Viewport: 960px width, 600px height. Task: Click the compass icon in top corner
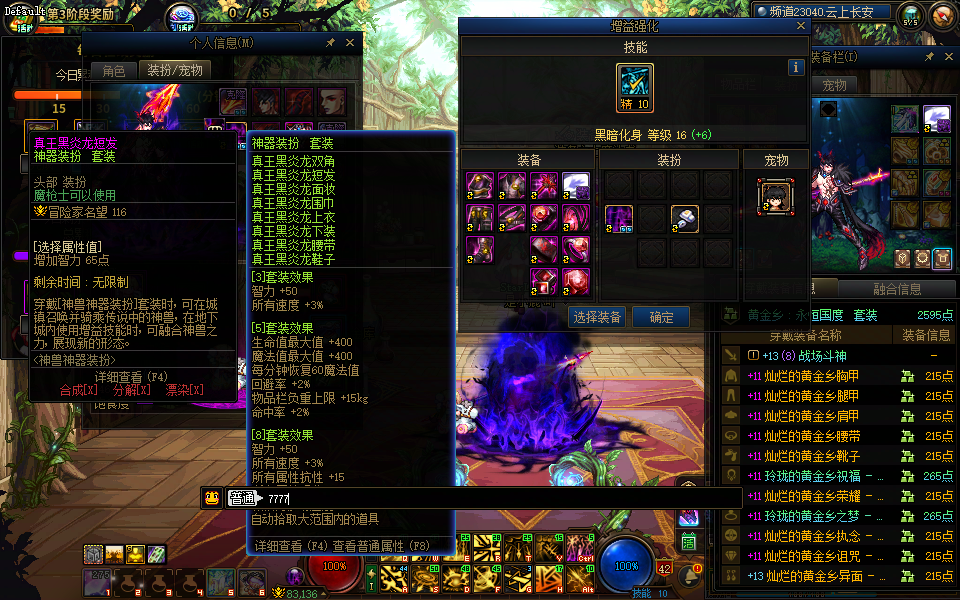[941, 15]
